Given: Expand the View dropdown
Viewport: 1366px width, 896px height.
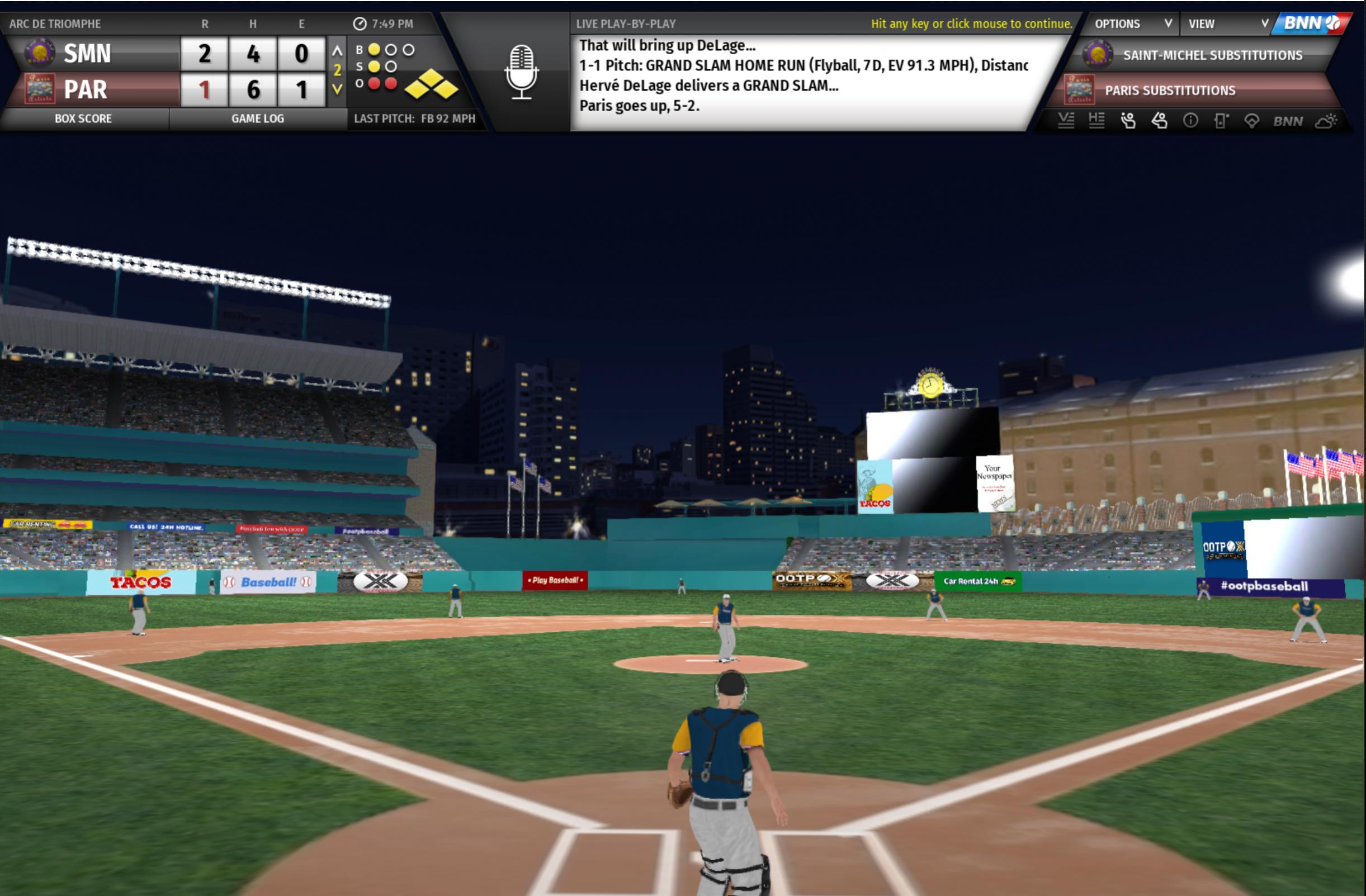Looking at the screenshot, I should click(1227, 24).
